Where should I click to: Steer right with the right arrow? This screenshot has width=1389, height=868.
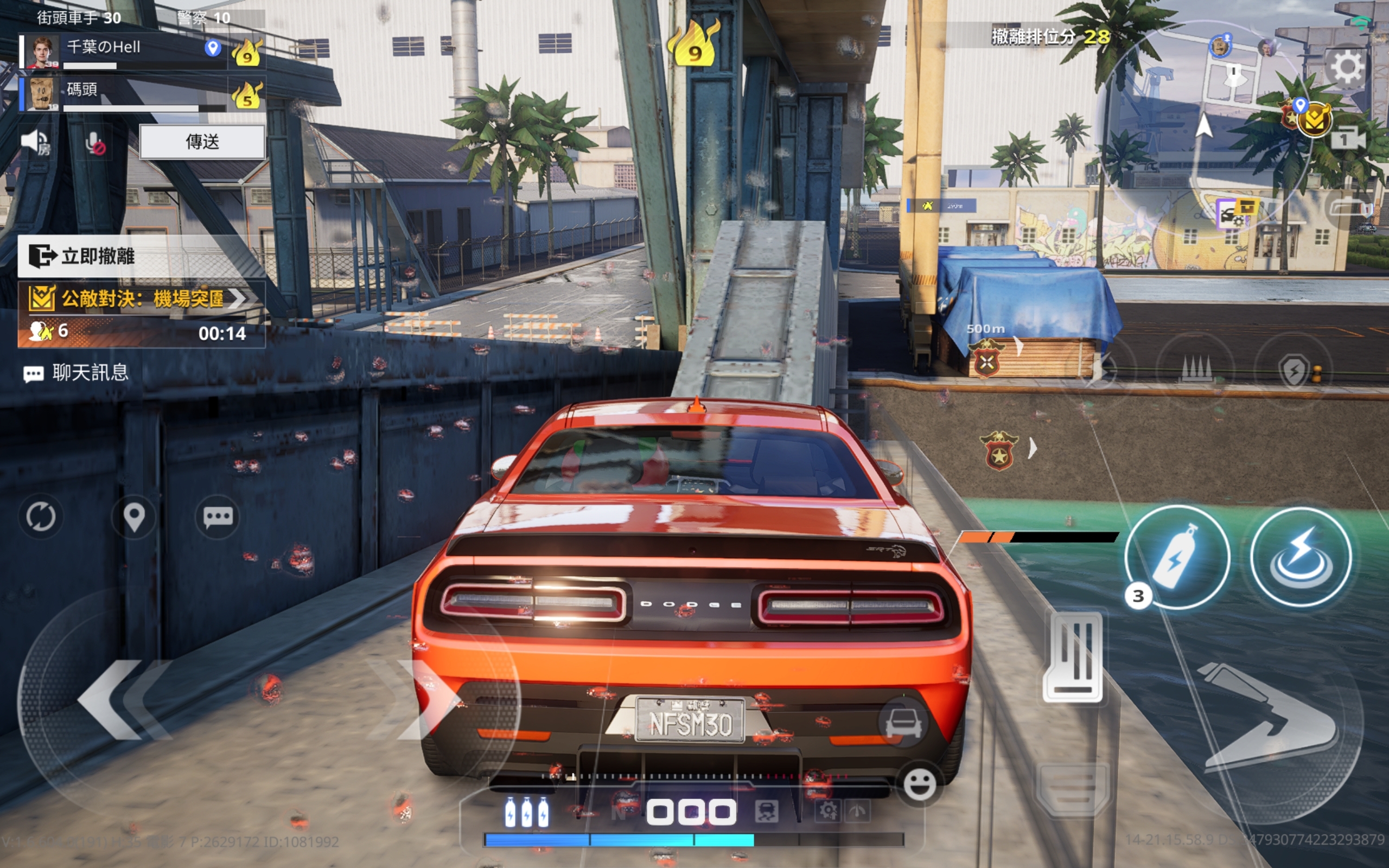[425, 699]
